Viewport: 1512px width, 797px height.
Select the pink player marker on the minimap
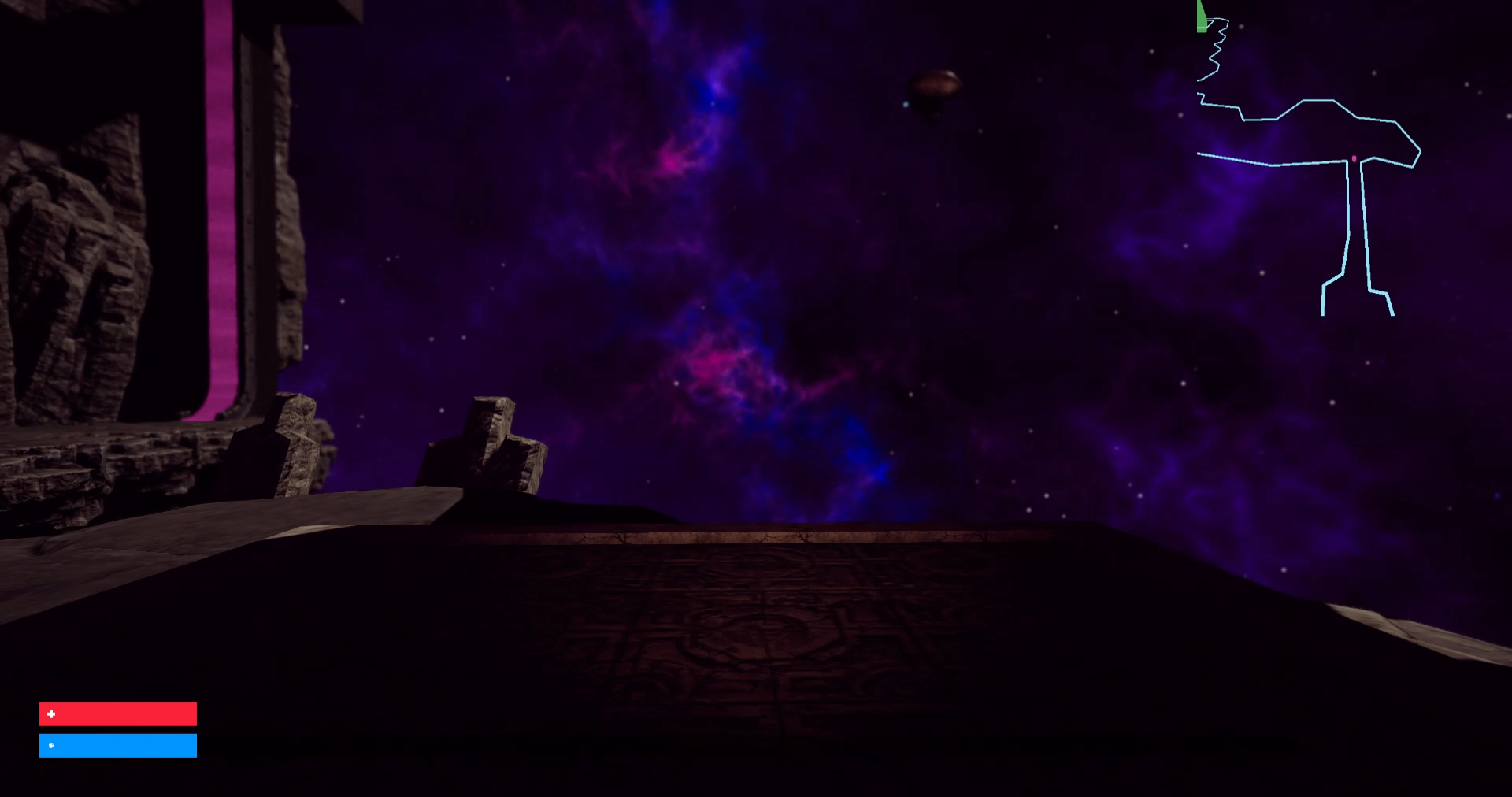click(x=1352, y=158)
